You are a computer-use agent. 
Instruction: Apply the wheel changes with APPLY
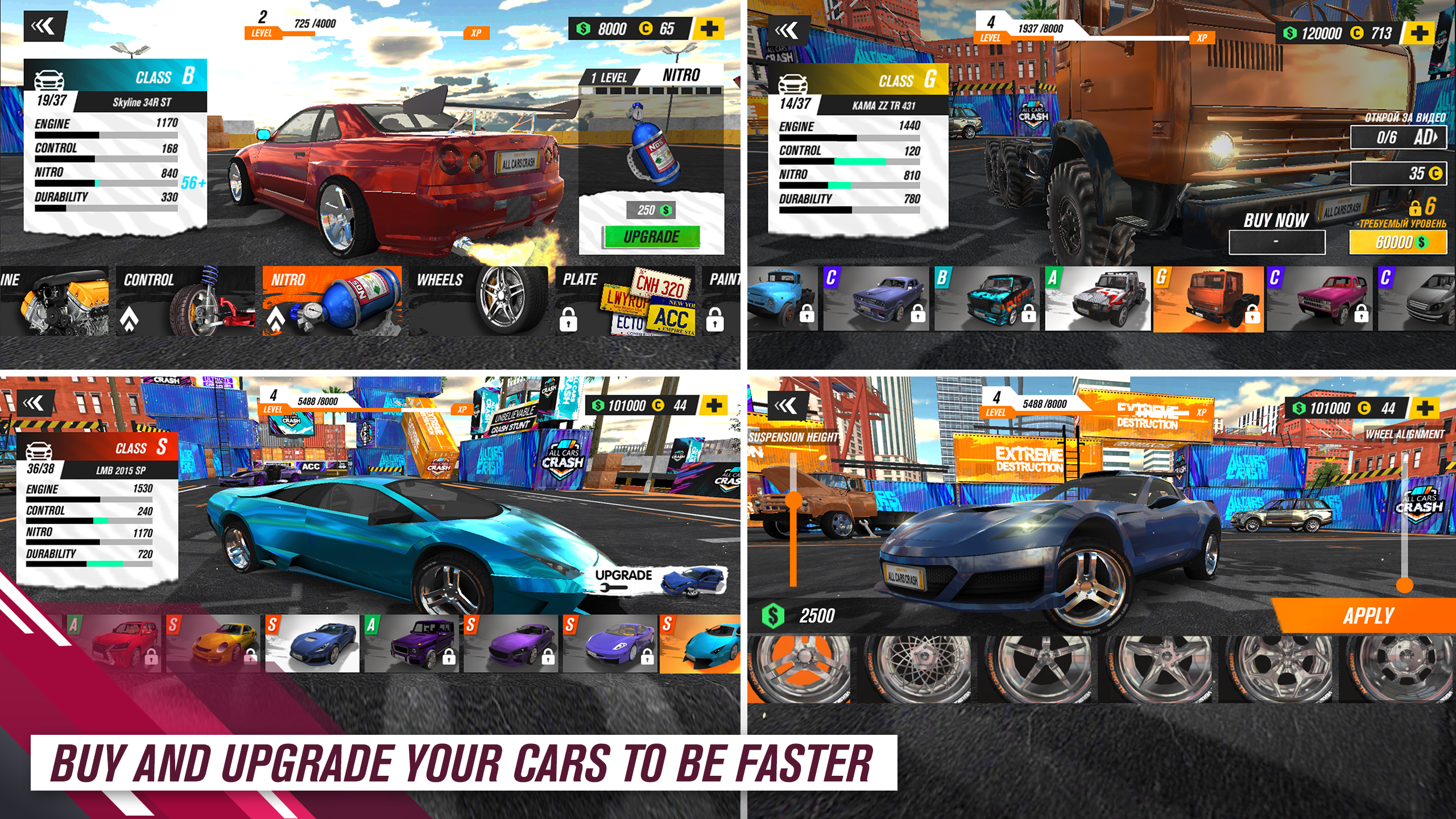(1367, 616)
